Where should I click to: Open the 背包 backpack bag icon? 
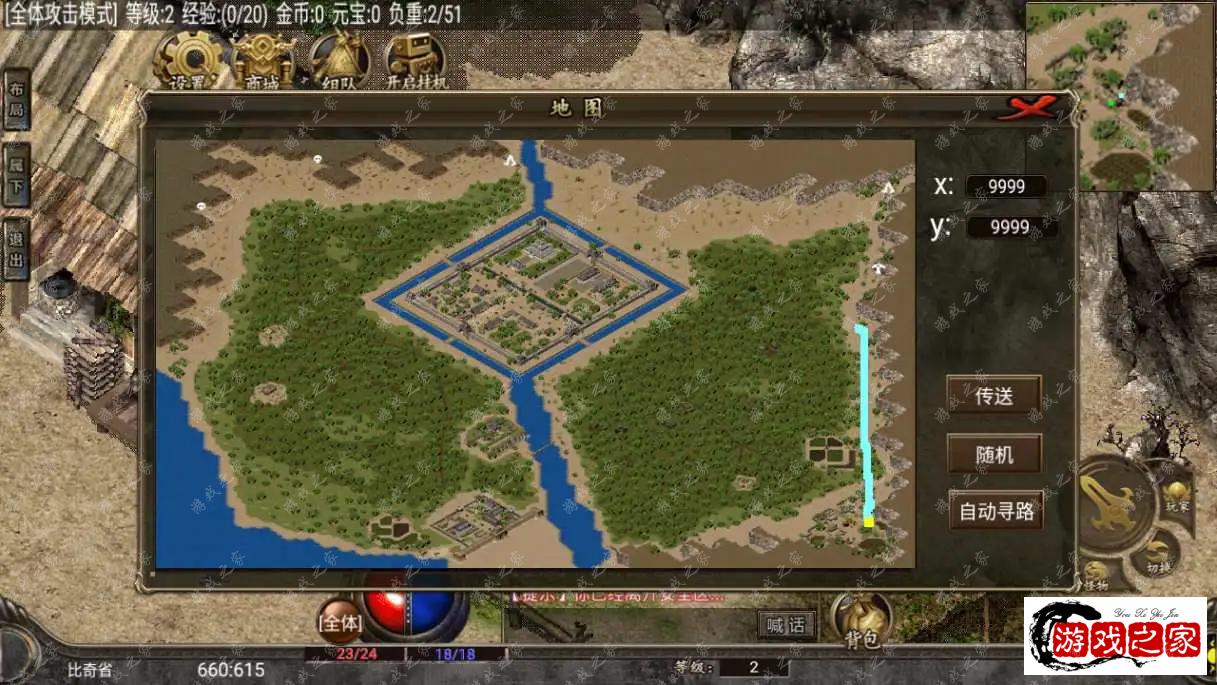tap(862, 620)
